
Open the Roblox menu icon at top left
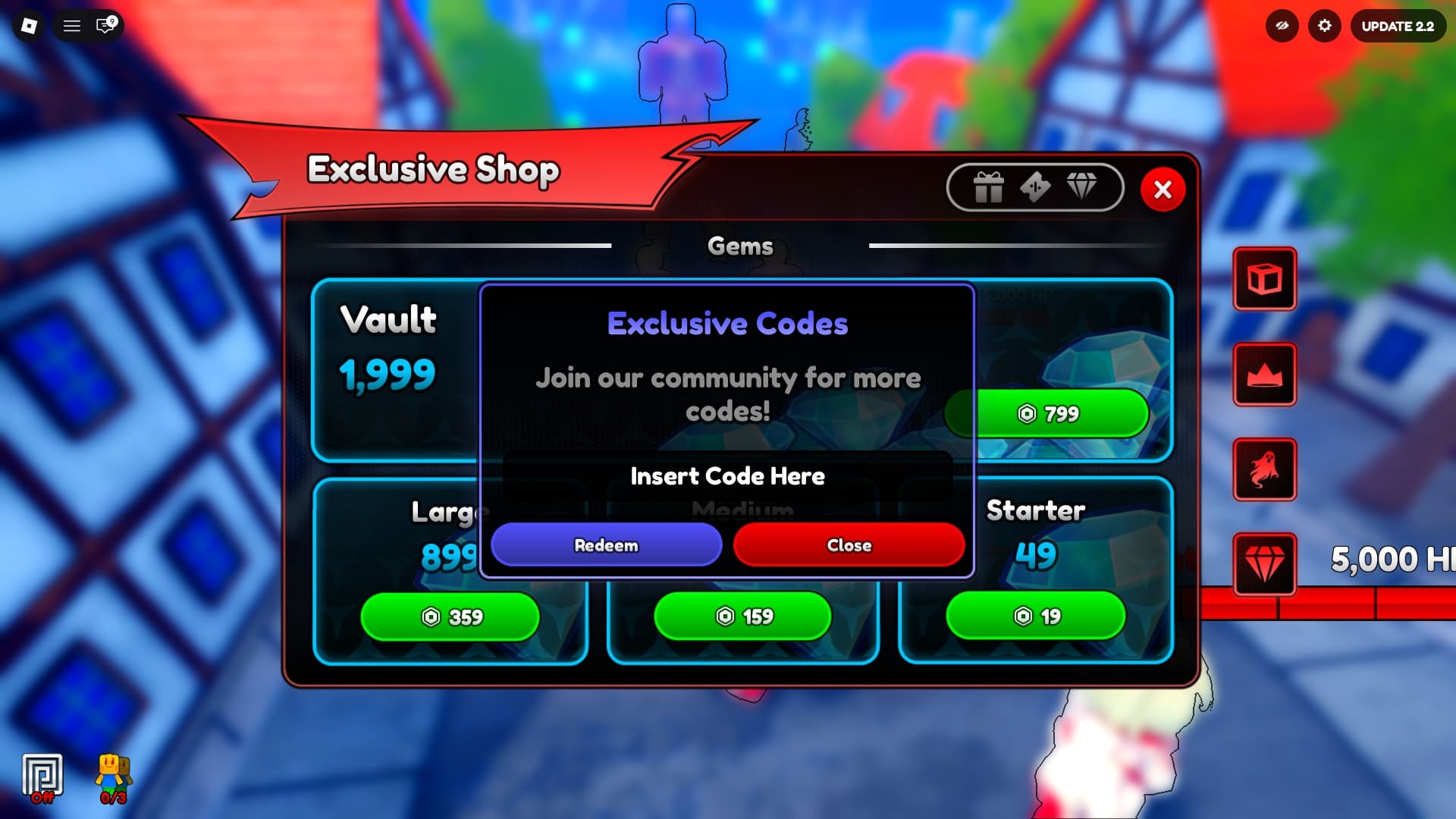tap(30, 26)
